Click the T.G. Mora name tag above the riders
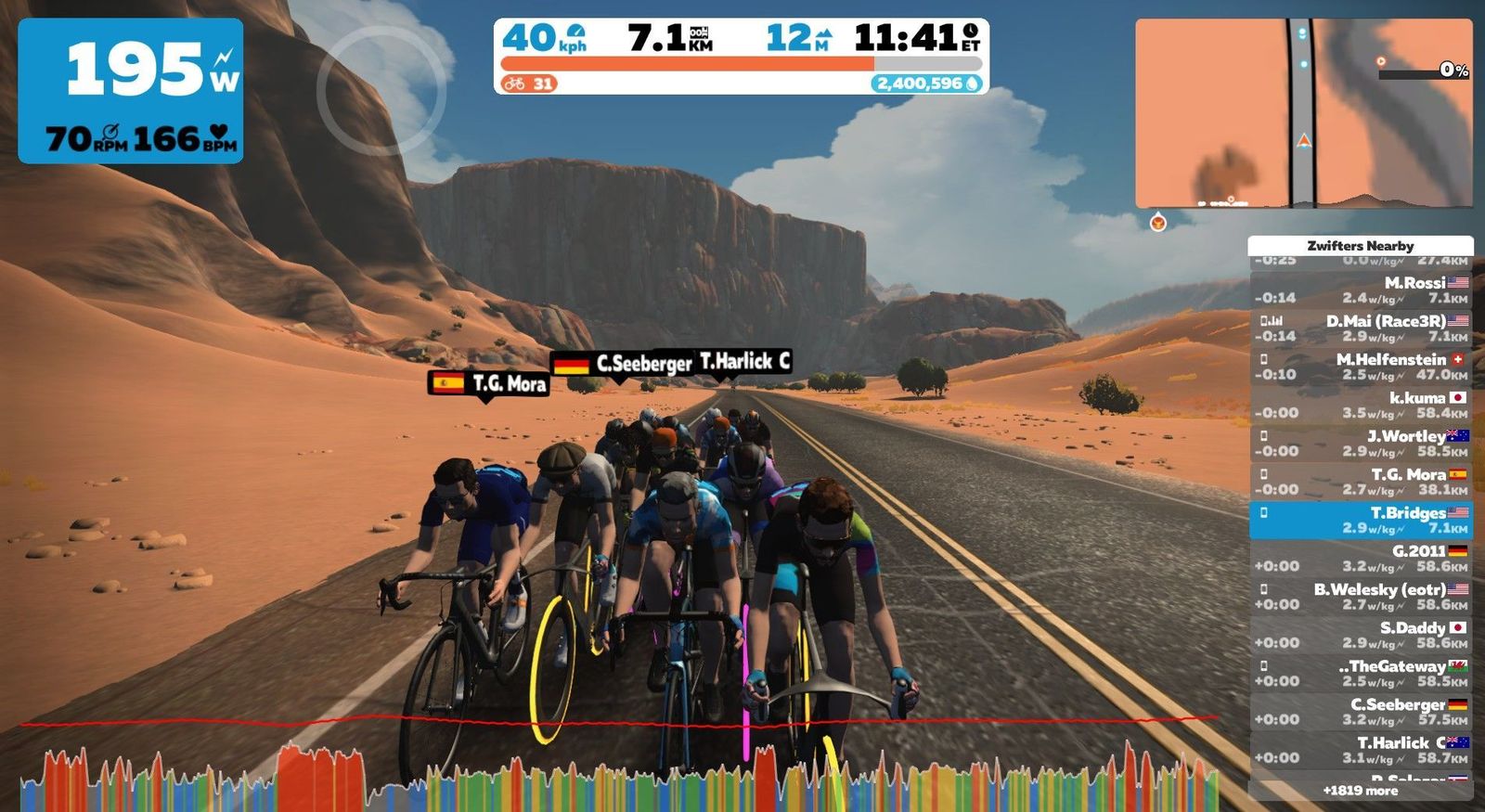The width and height of the screenshot is (1485, 812). [488, 383]
